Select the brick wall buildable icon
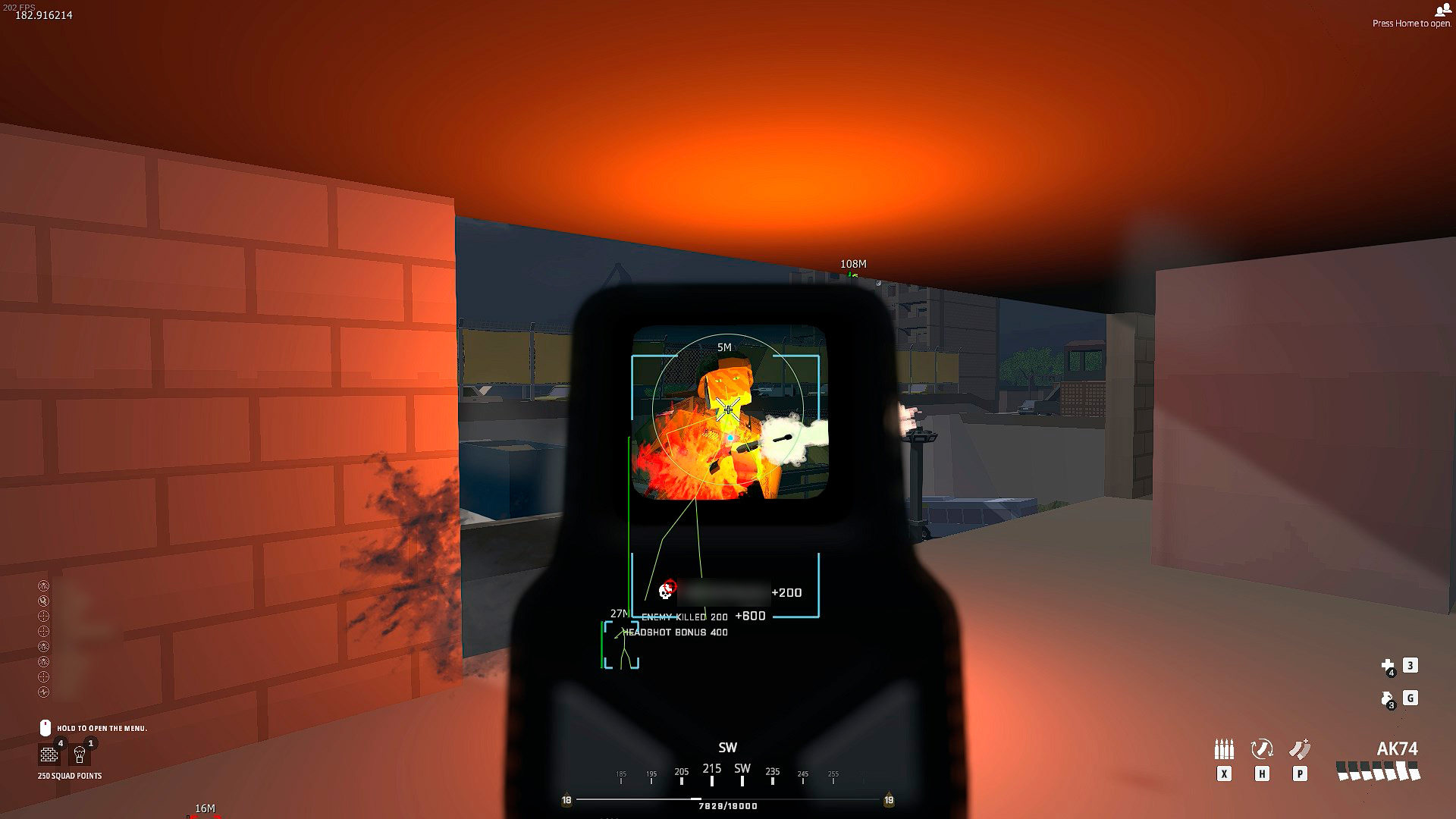Viewport: 1456px width, 819px height. click(x=49, y=755)
